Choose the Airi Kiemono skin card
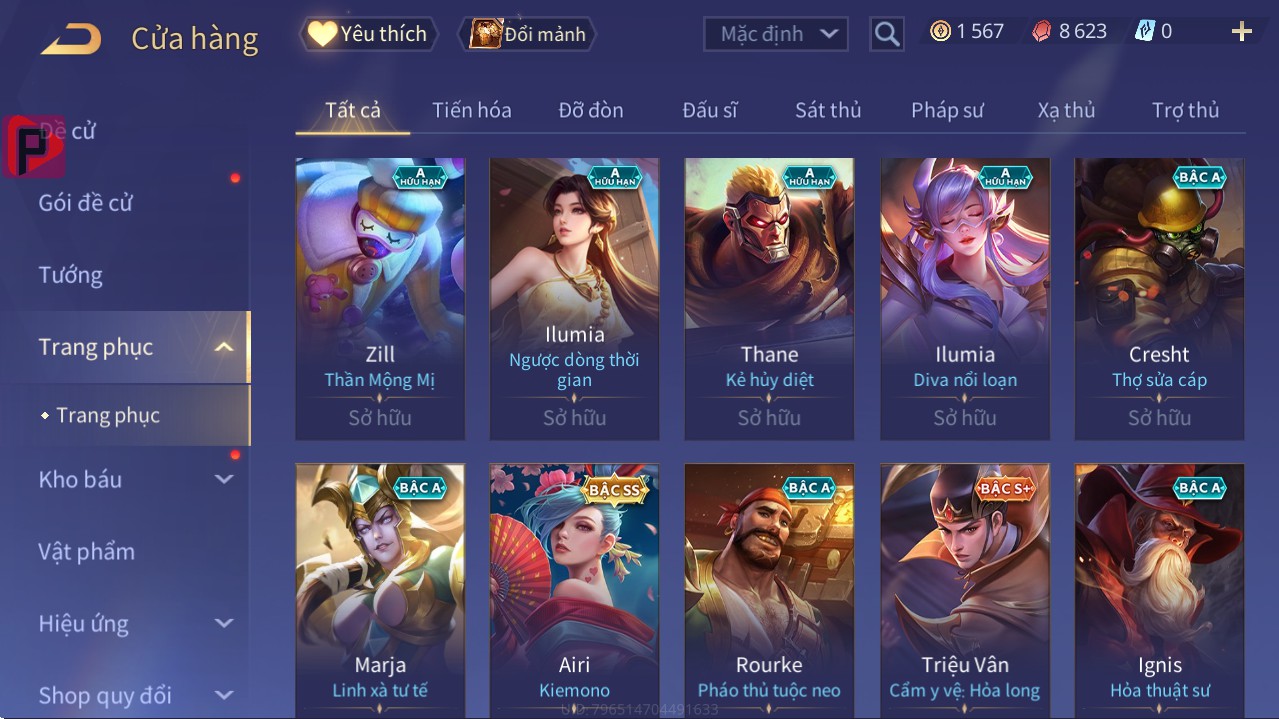Viewport: 1279px width, 719px height. tap(574, 590)
